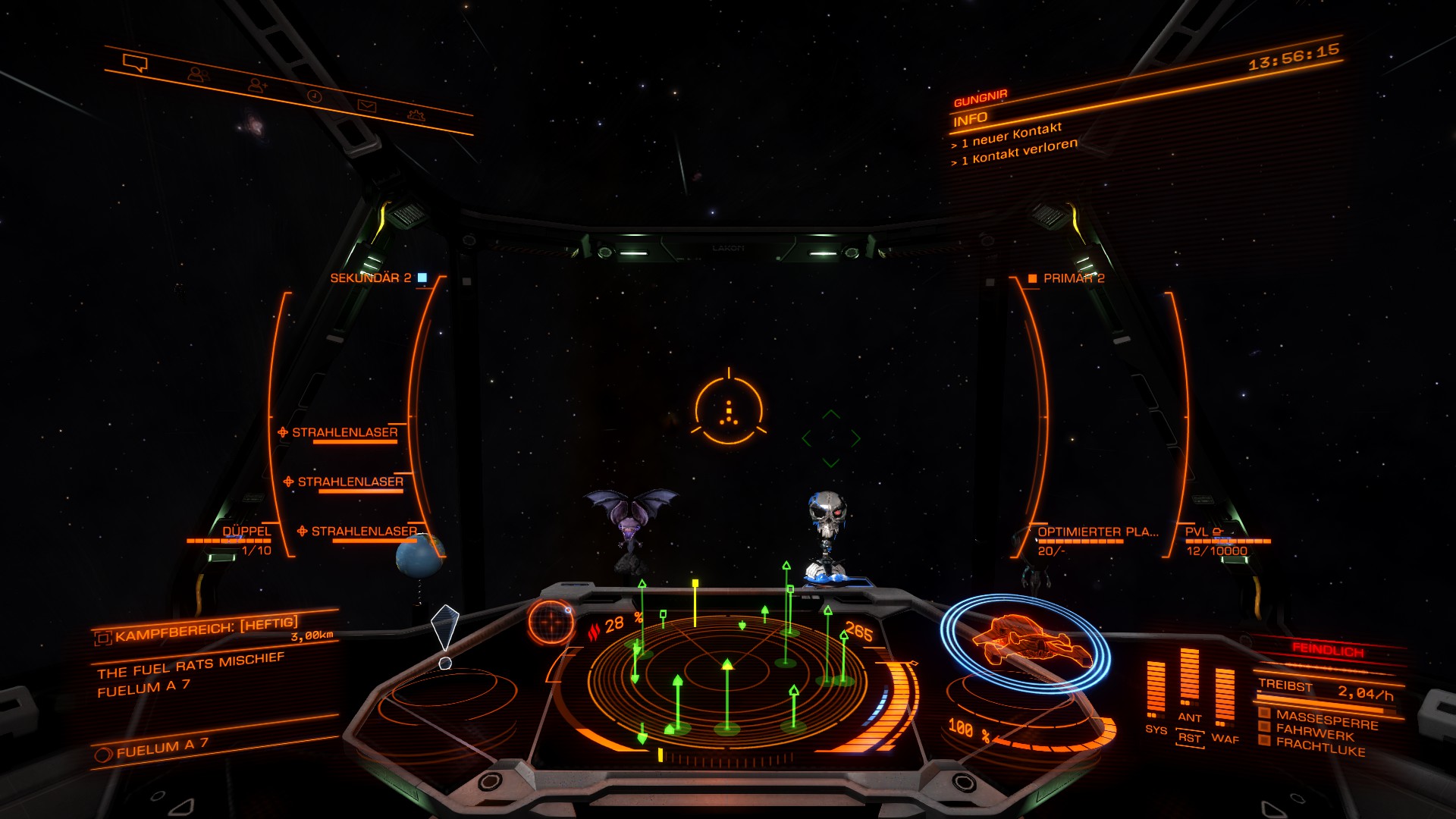Switch to the clock history tab
The width and height of the screenshot is (1456, 819).
pyautogui.click(x=314, y=96)
